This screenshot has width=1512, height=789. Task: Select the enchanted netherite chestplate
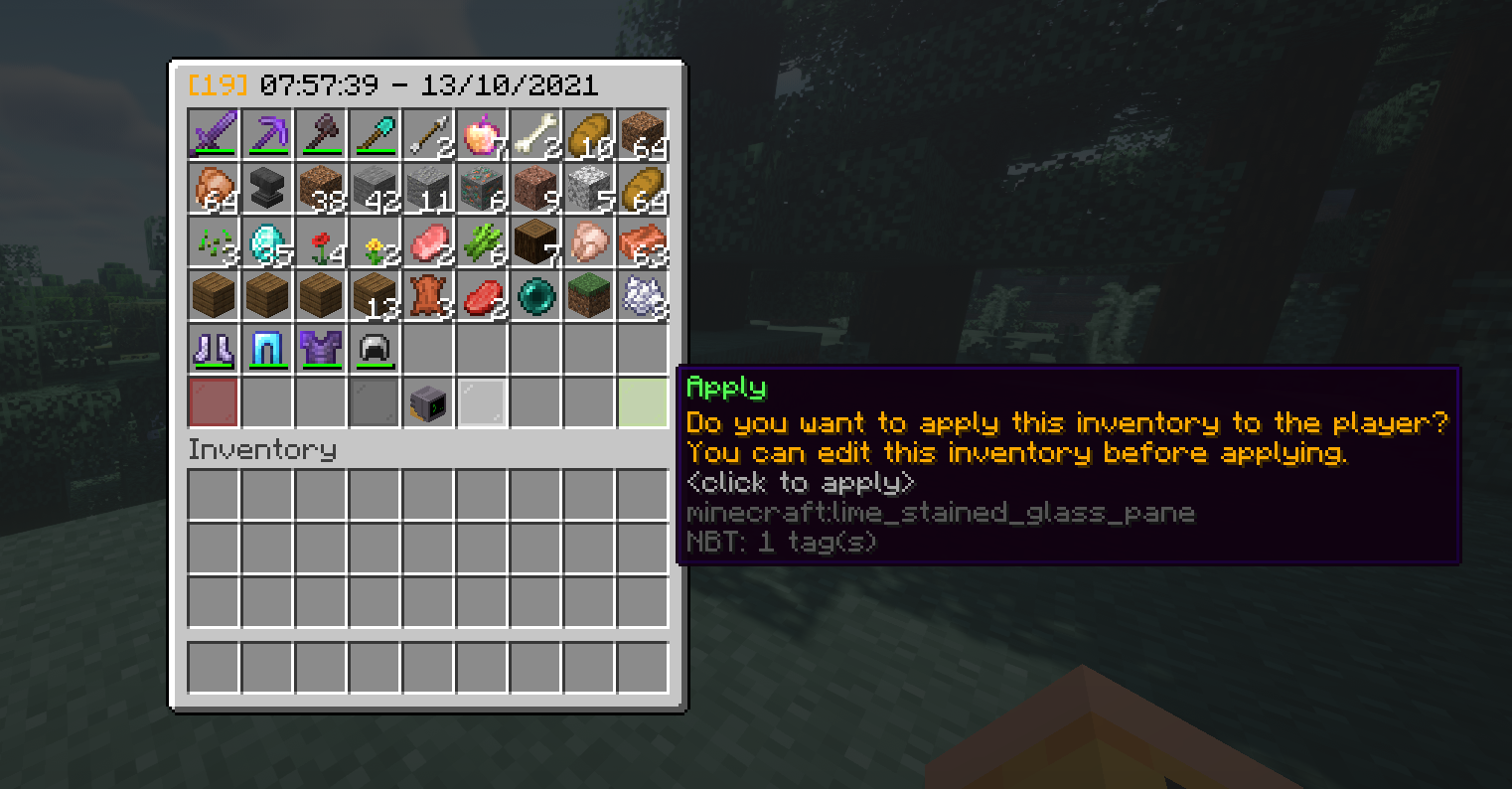[x=321, y=350]
